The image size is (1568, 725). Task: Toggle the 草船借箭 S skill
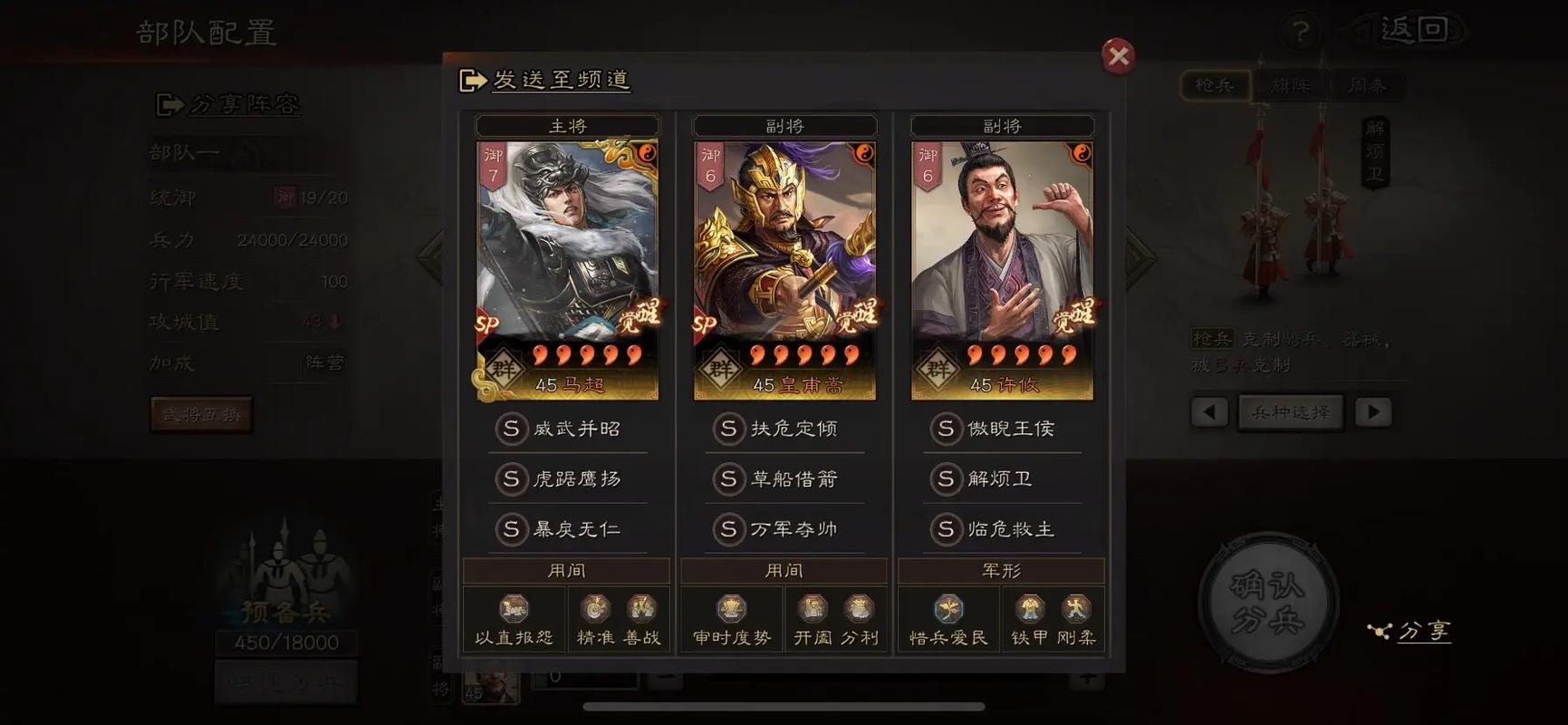point(784,479)
